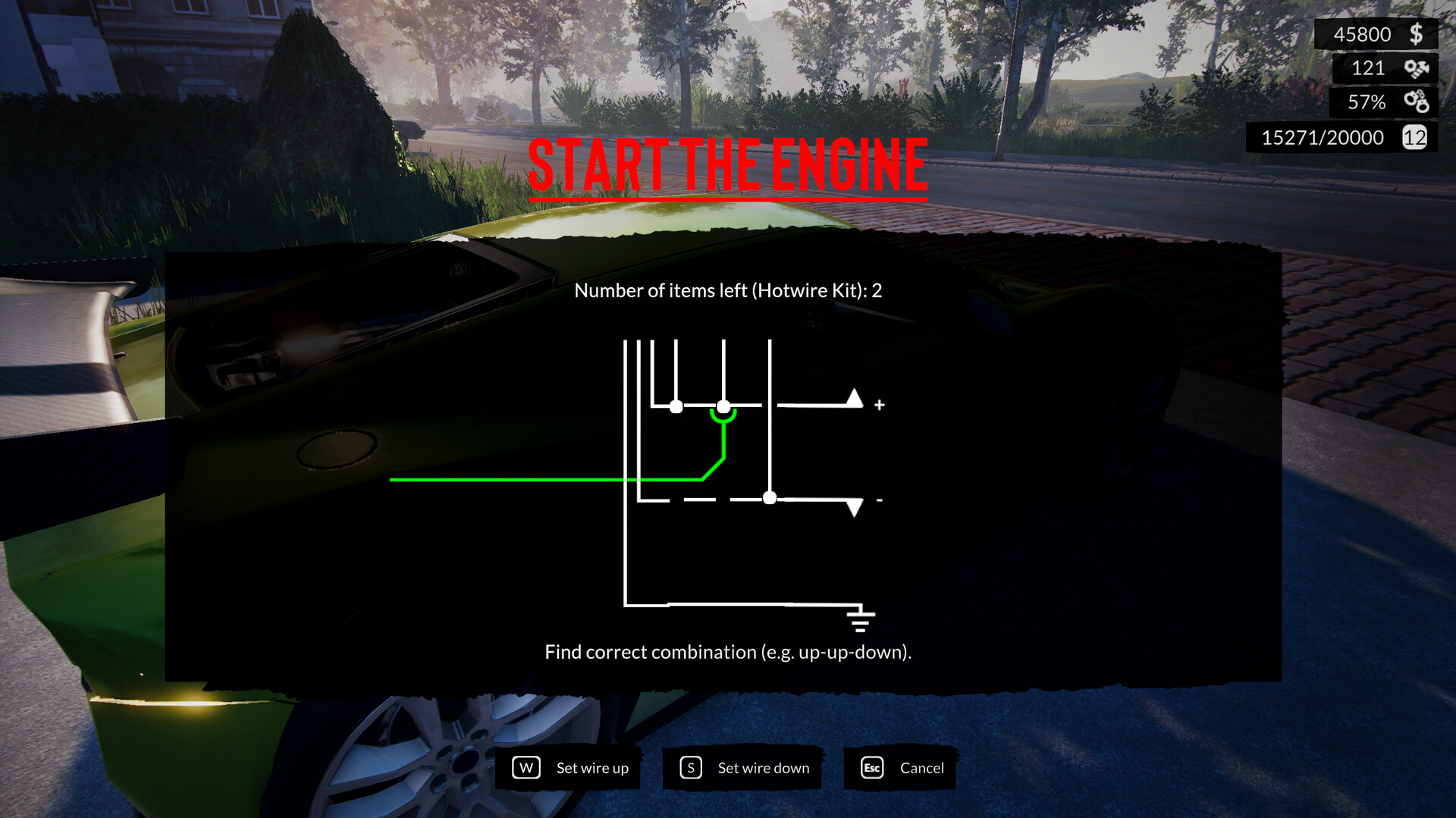Toggle the junction dot on the negative wire

(770, 498)
